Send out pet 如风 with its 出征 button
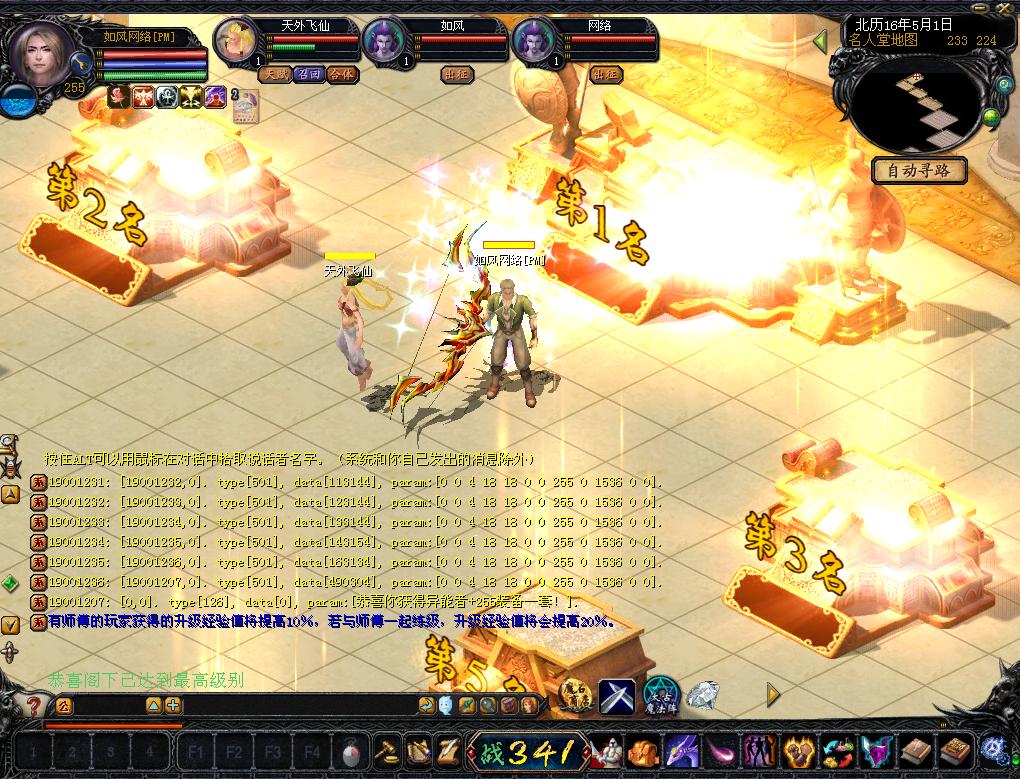Screen dimensions: 1020x779 pos(457,74)
